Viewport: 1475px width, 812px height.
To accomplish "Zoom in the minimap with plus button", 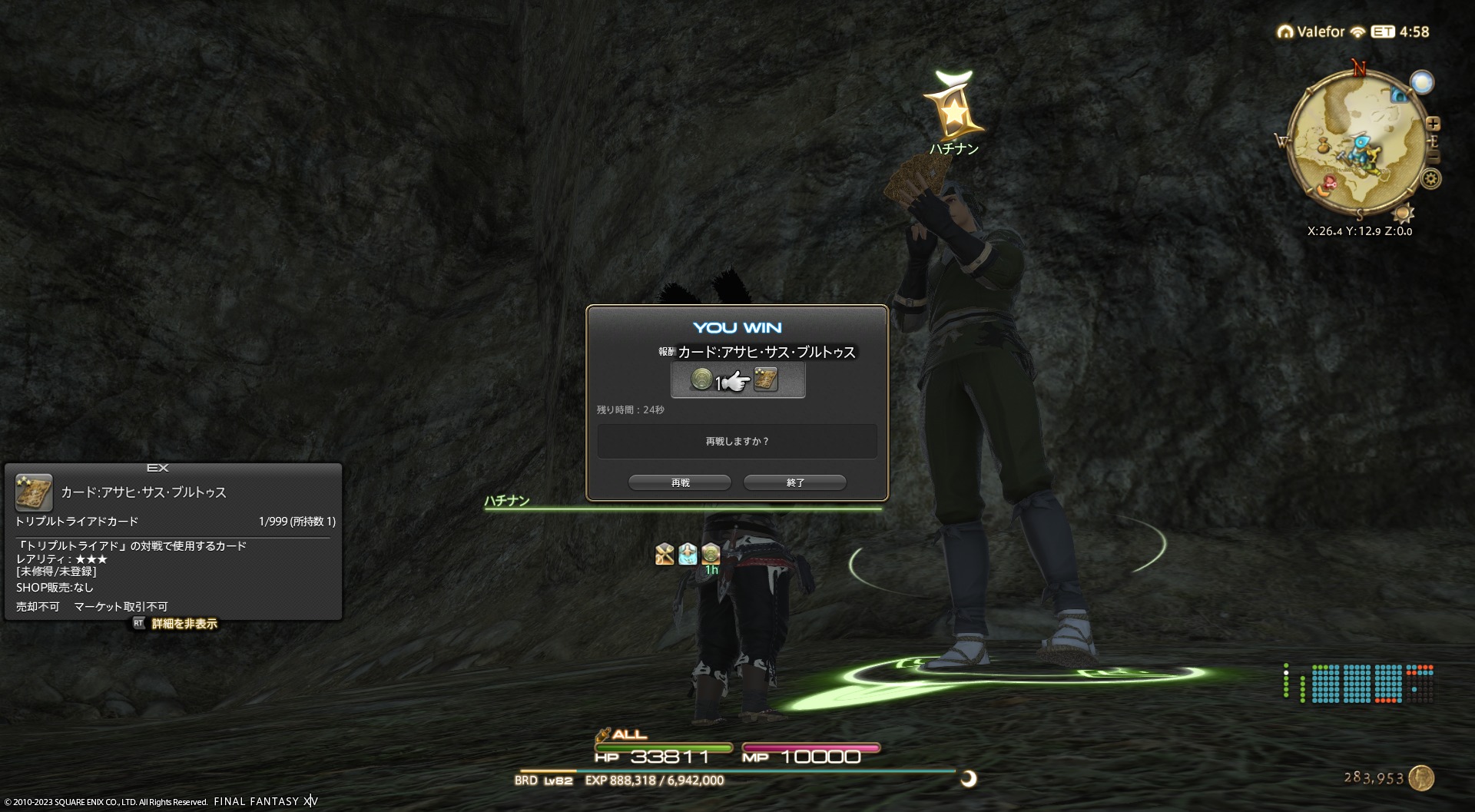I will tap(1433, 124).
